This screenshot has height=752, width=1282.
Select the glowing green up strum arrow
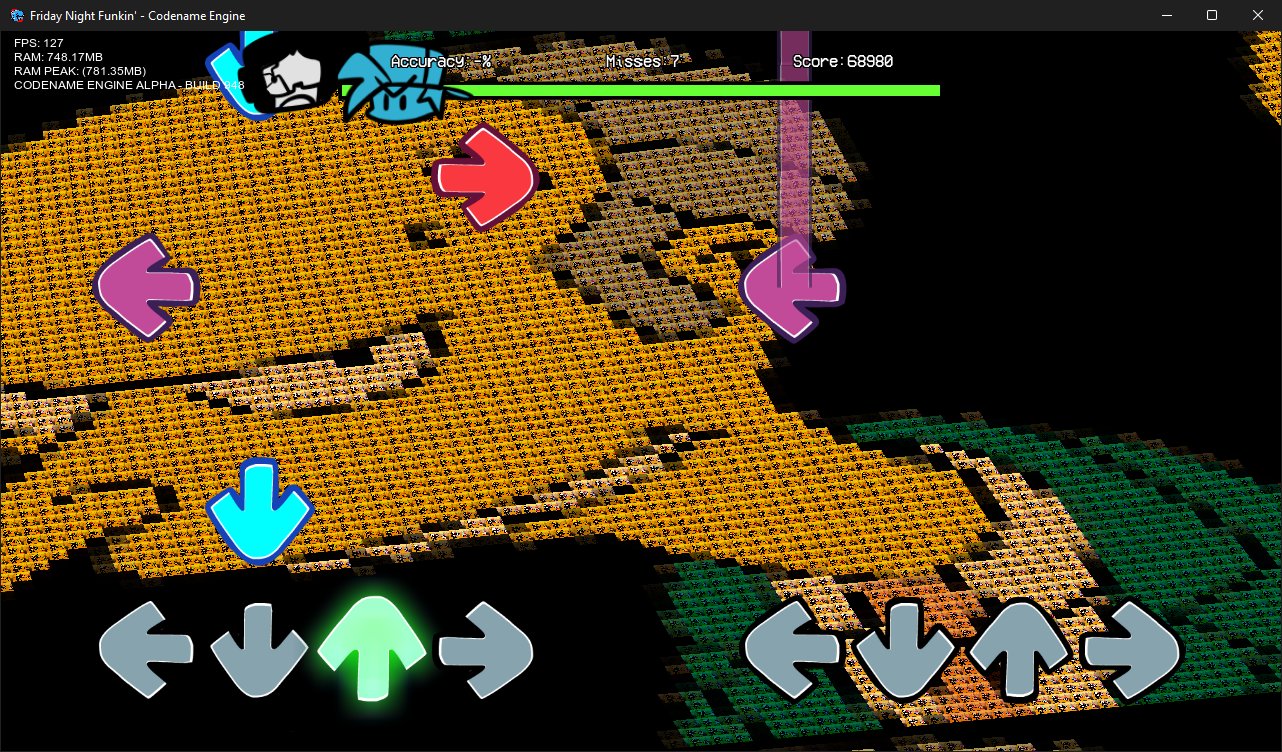(x=372, y=648)
